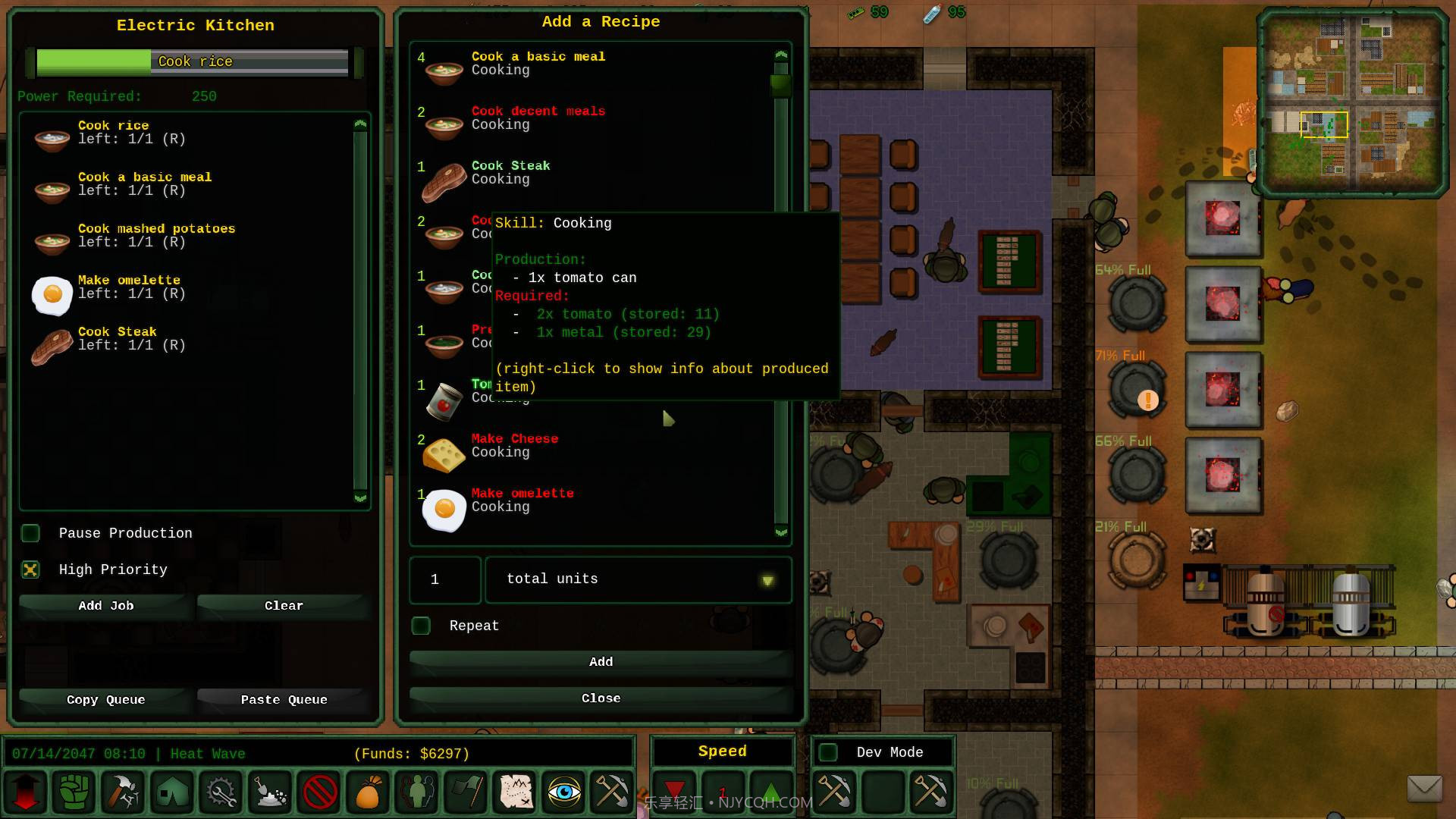Click the Add Job button
Screen dimensions: 1456x819
pyautogui.click(x=105, y=606)
